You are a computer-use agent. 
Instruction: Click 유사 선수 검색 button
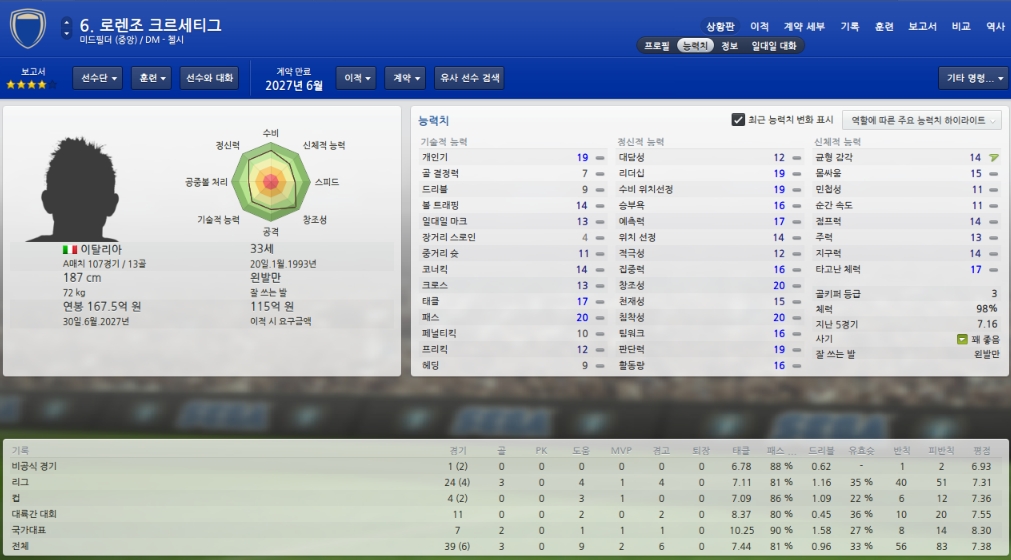pos(468,78)
